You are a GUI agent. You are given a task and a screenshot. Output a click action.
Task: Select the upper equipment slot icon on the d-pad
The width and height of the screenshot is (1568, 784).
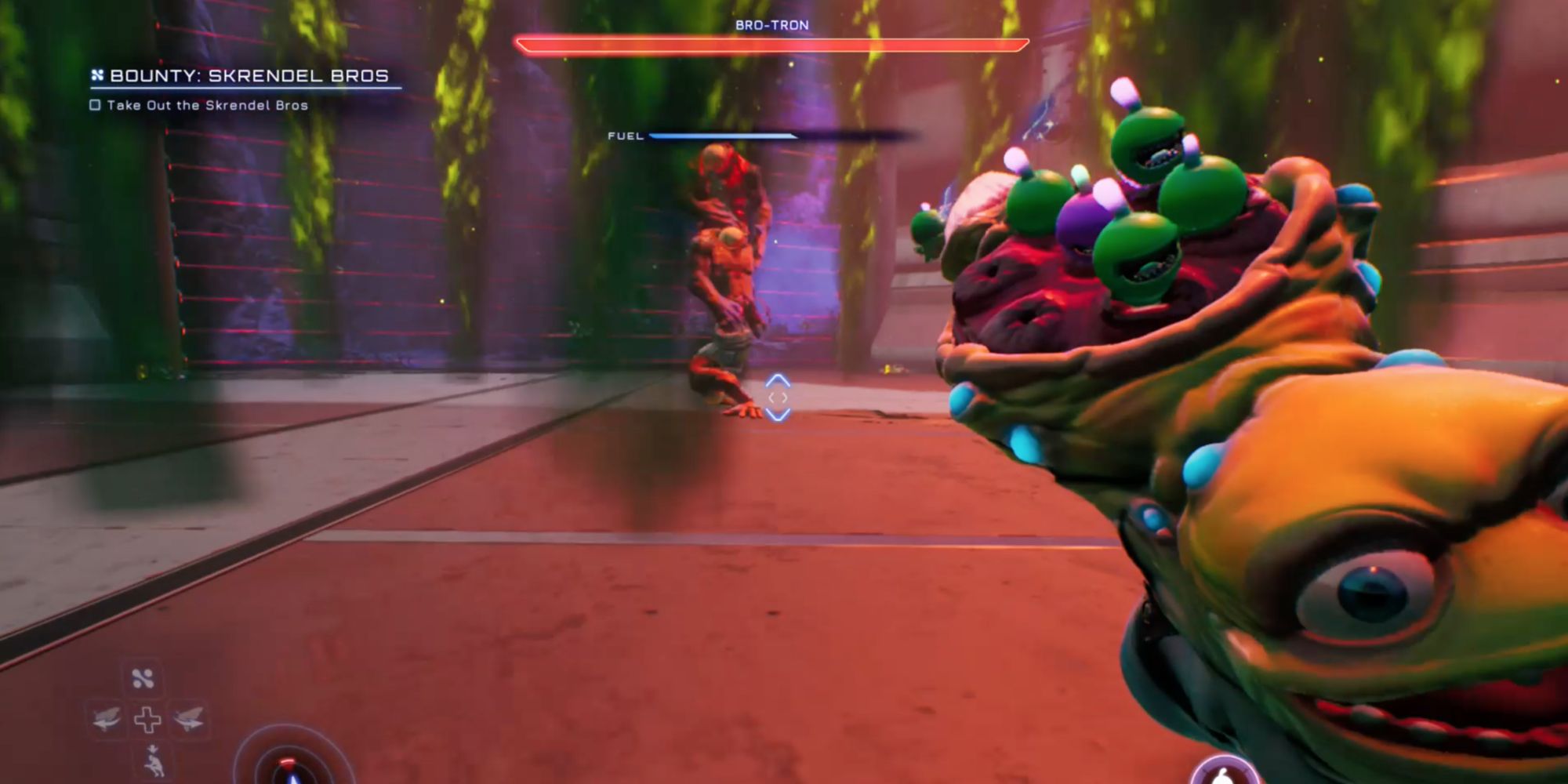(143, 677)
